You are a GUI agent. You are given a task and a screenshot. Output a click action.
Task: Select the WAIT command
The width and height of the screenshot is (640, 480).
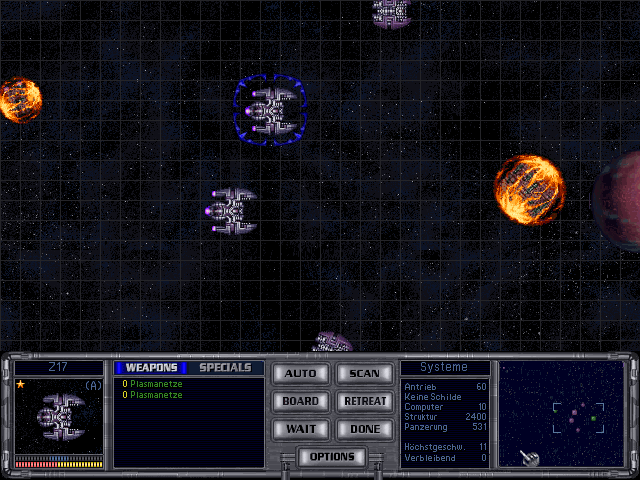click(300, 430)
